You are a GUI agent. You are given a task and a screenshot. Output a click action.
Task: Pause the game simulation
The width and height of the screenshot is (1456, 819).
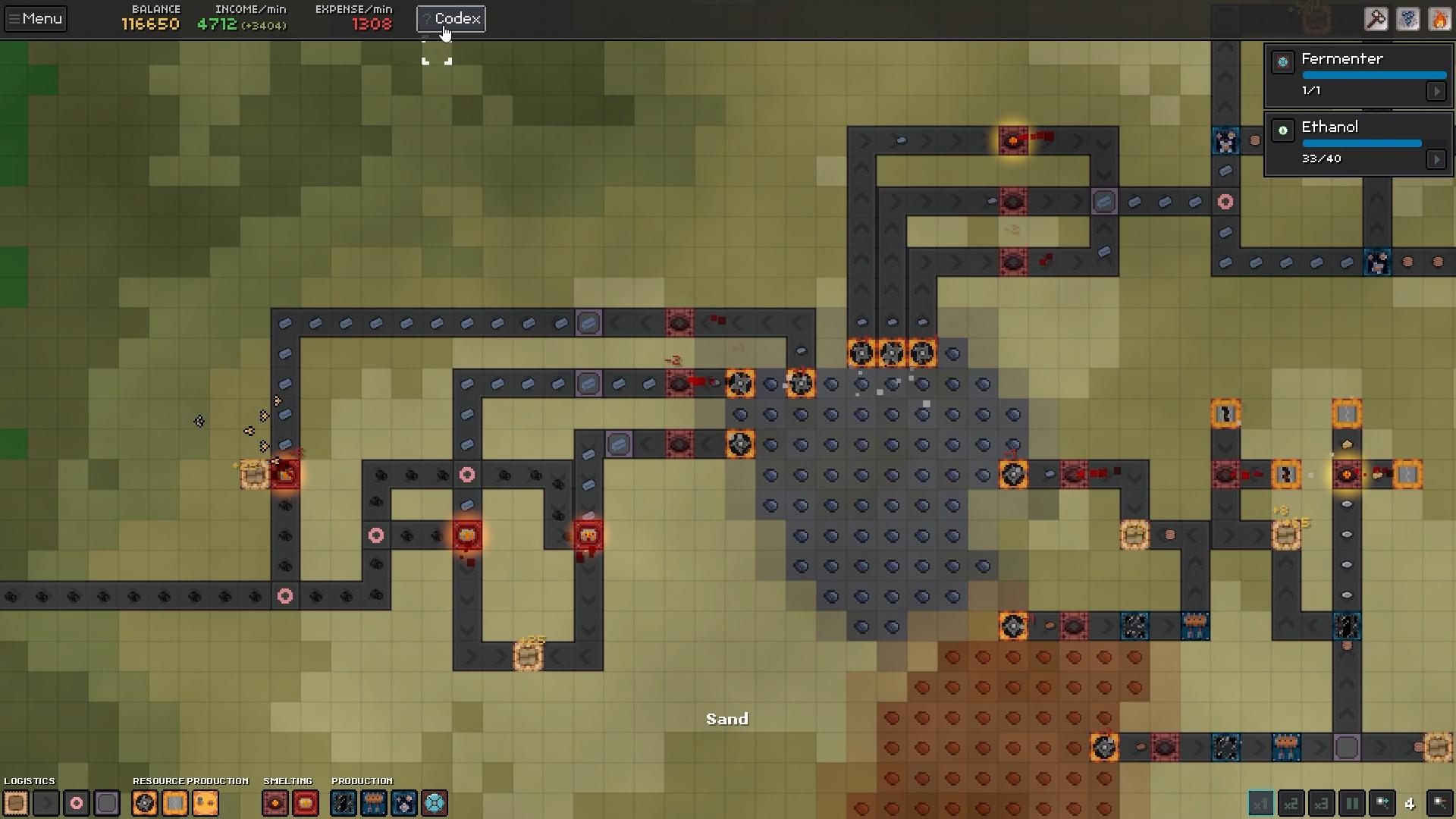coord(1352,804)
